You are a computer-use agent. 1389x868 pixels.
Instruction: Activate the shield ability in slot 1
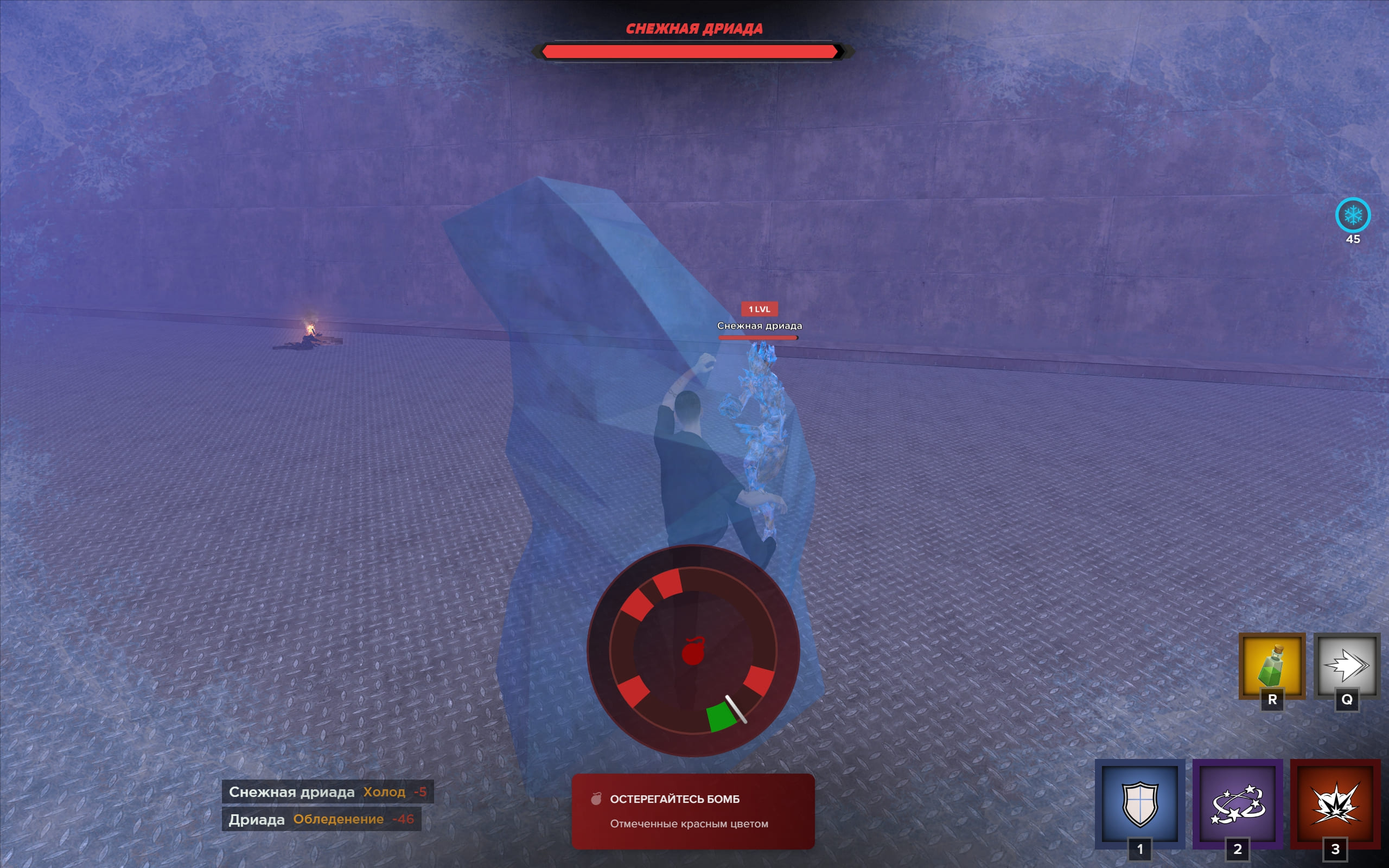1139,803
